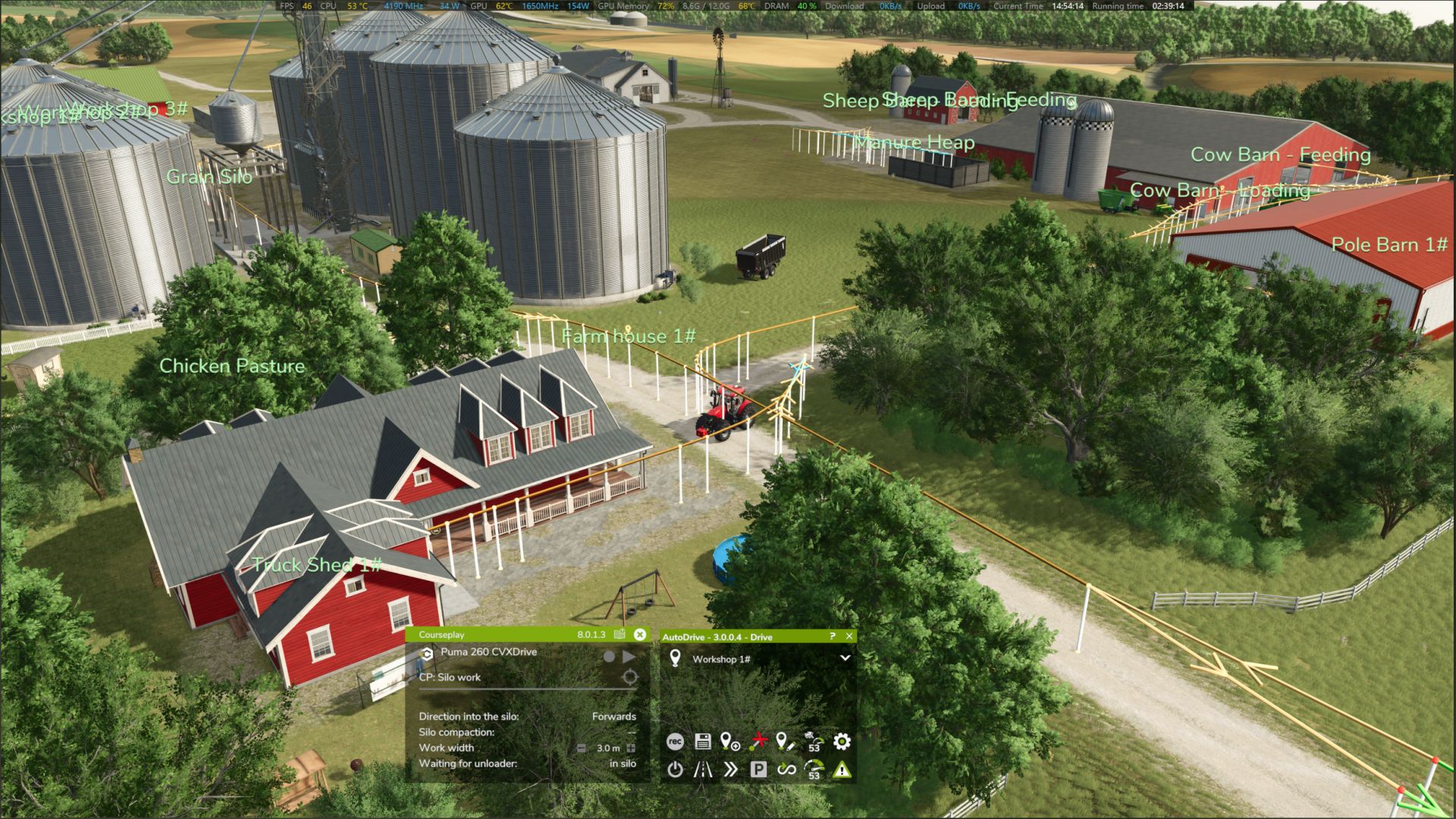Close the Courseplay panel
The image size is (1456, 819).
click(640, 635)
